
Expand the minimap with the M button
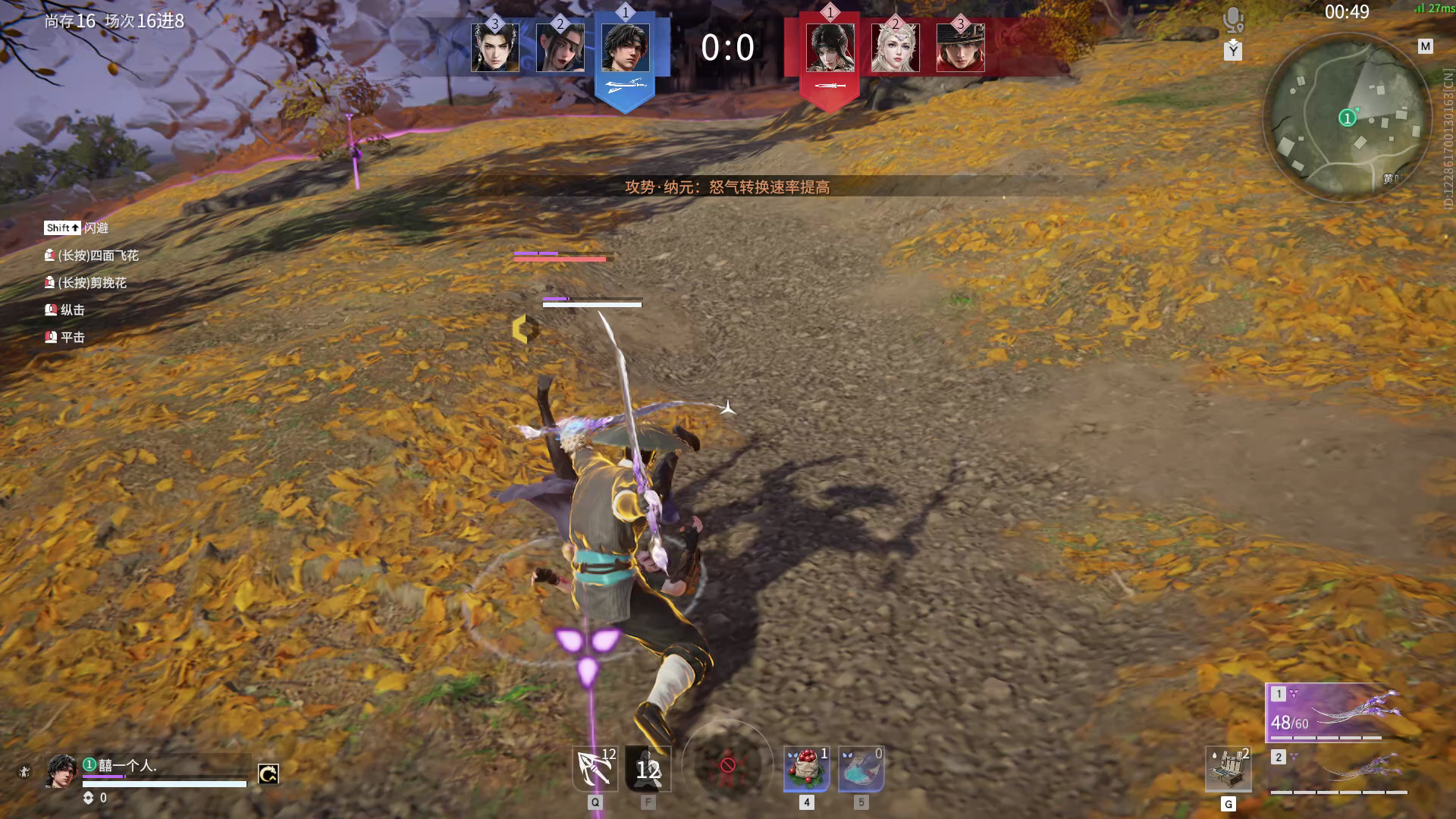pyautogui.click(x=1423, y=44)
